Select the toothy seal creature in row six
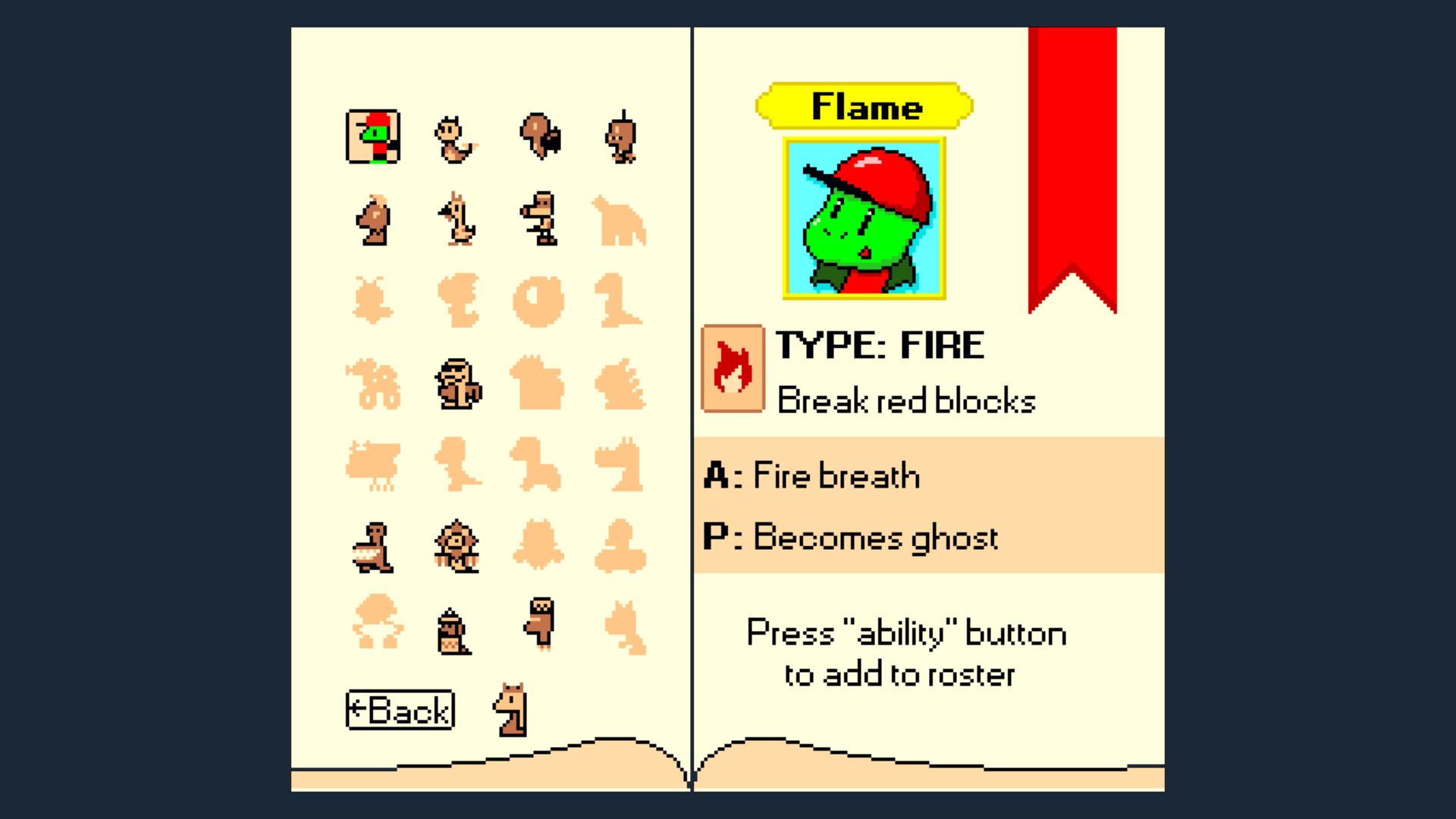The image size is (1456, 819). pyautogui.click(x=372, y=548)
